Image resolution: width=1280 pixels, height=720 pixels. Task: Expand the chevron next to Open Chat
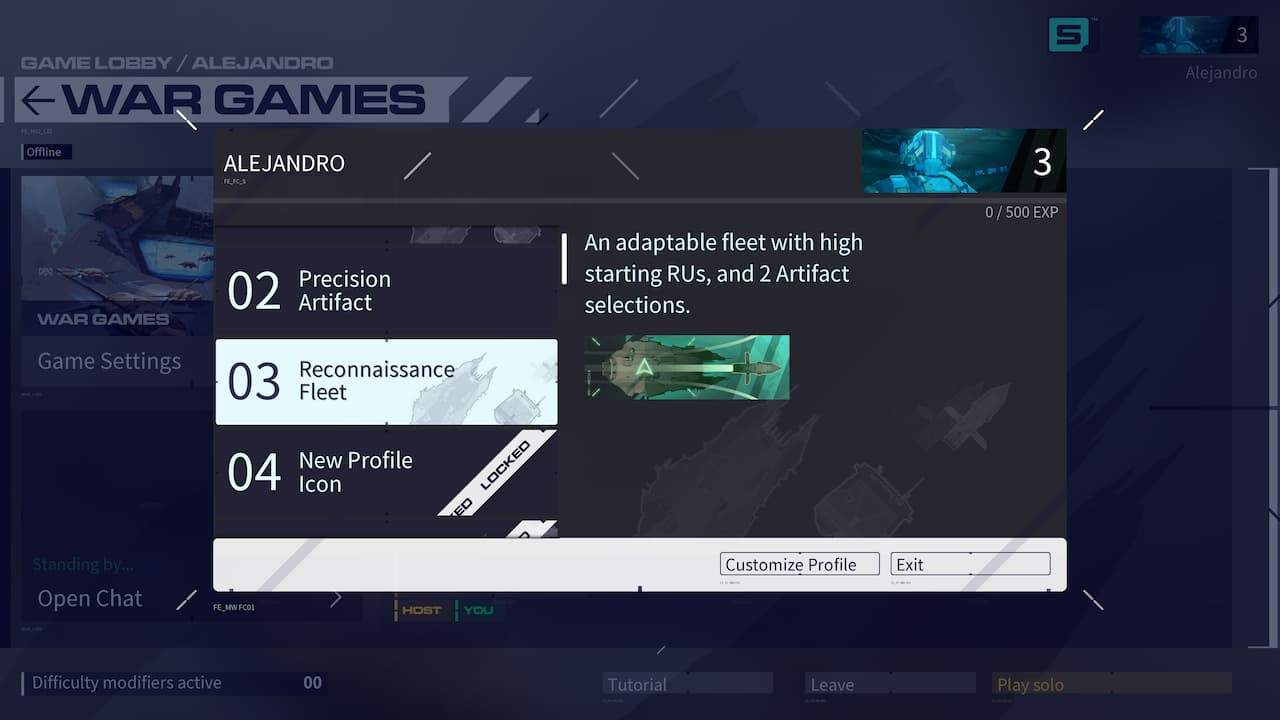(x=336, y=597)
